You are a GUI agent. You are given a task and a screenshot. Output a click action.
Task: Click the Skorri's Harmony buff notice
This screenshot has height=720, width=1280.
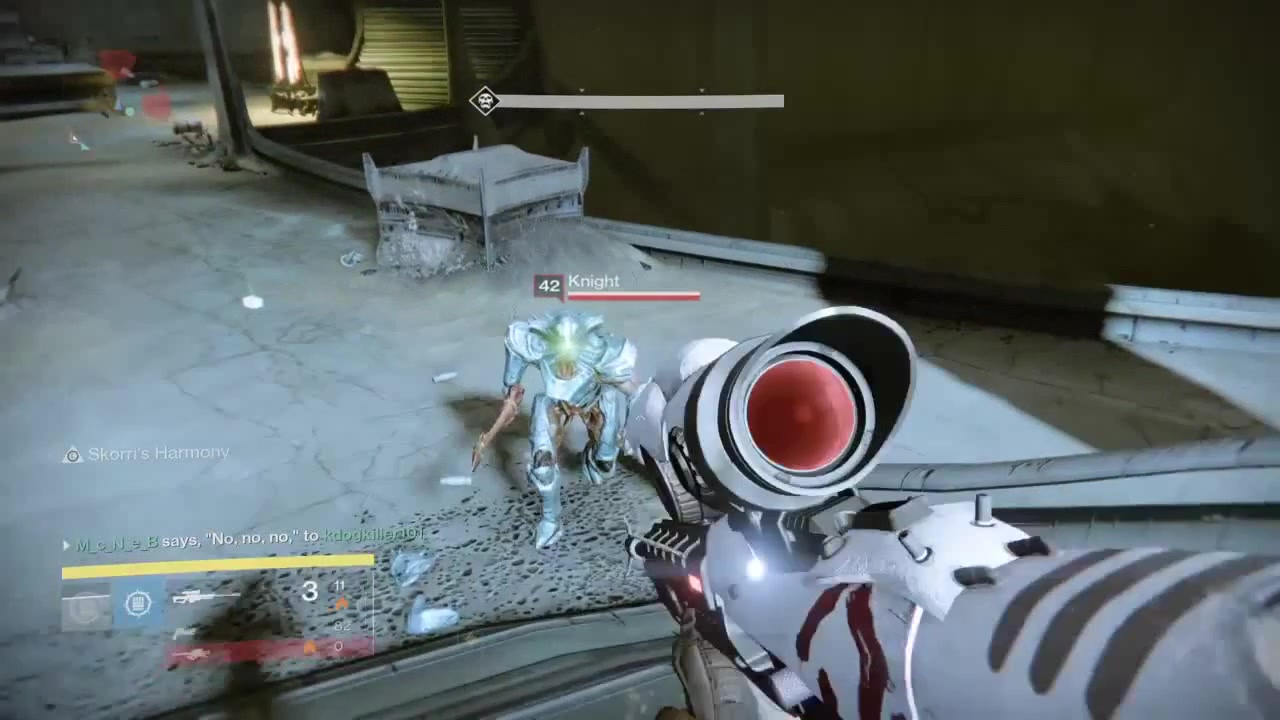coord(147,454)
